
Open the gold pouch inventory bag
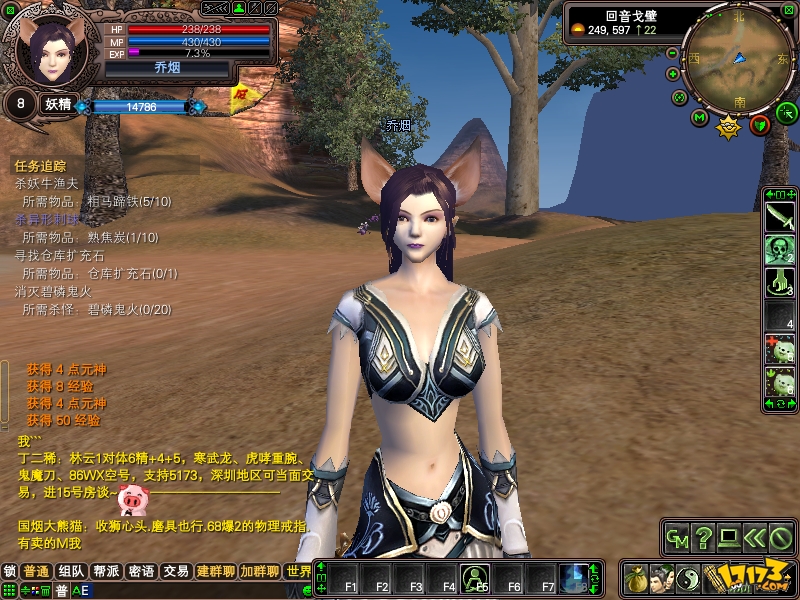point(636,577)
